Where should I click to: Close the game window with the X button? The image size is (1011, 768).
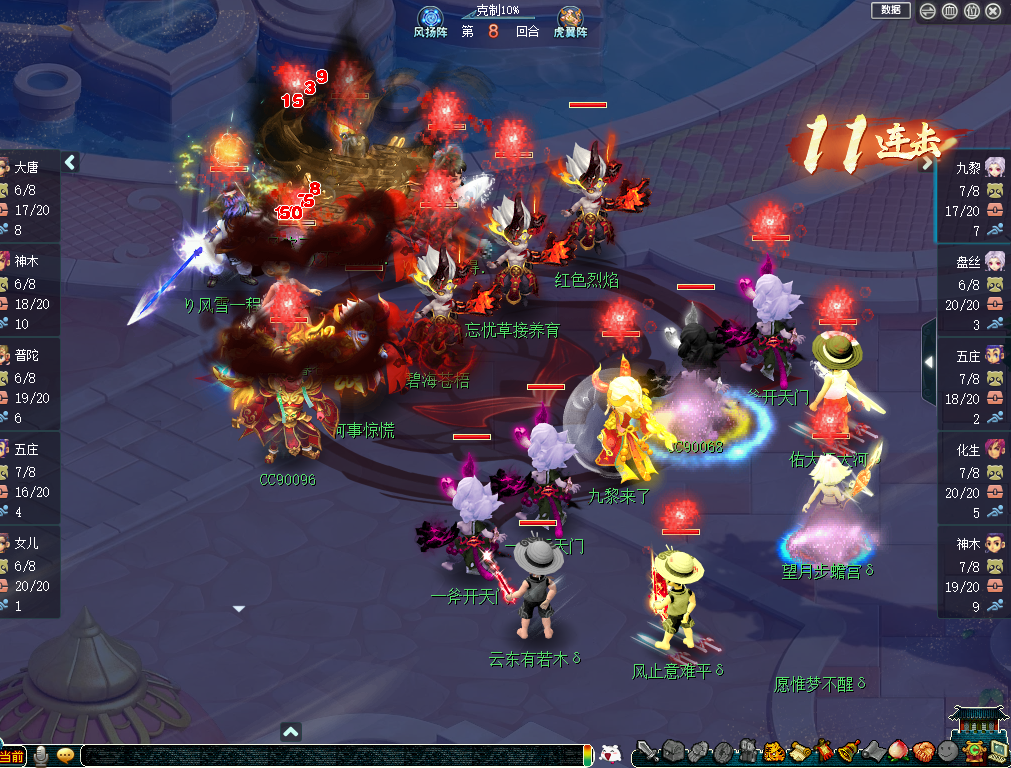(x=993, y=11)
